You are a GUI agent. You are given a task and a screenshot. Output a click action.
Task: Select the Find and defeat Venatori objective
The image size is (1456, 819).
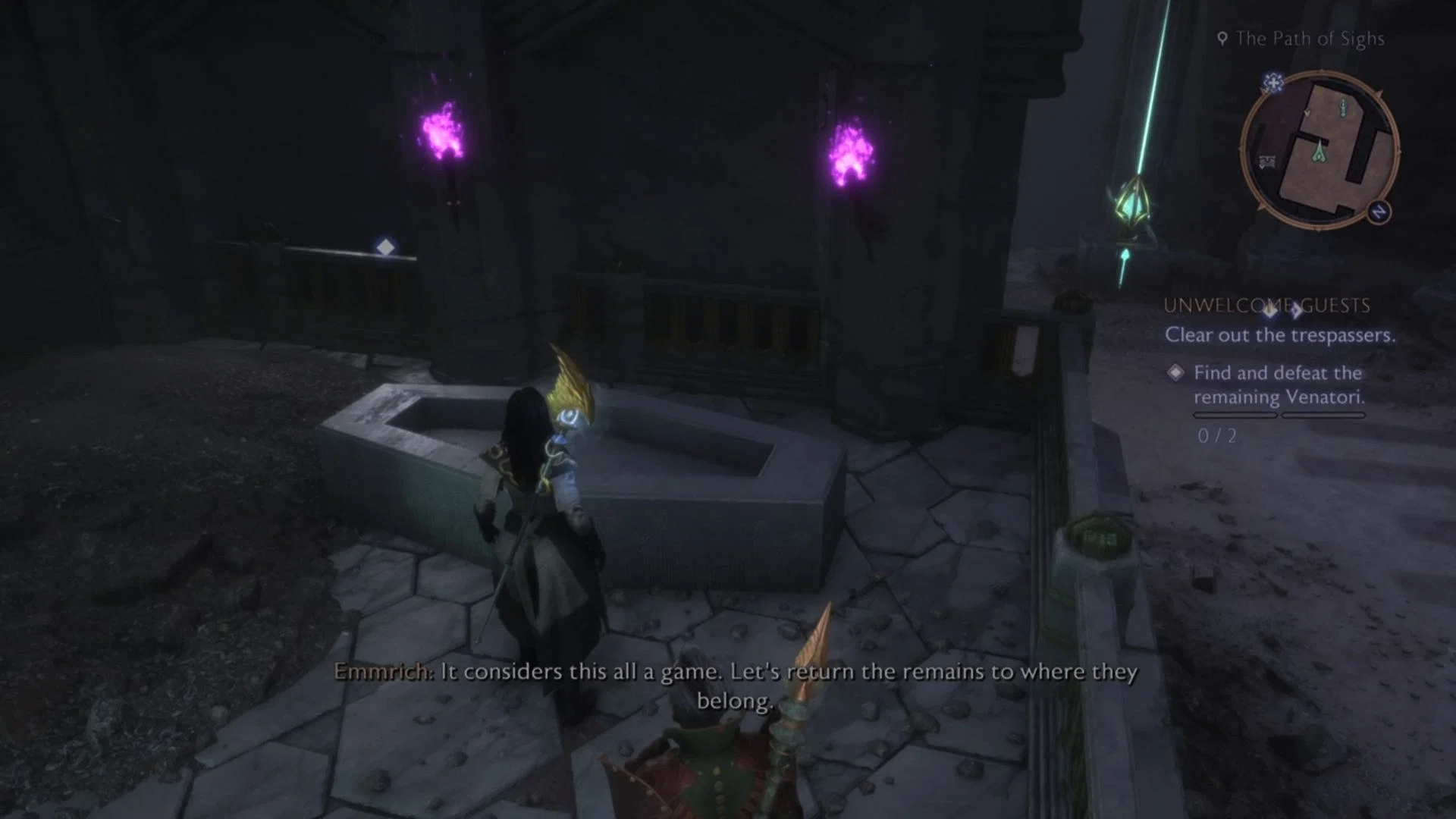[x=1279, y=384]
